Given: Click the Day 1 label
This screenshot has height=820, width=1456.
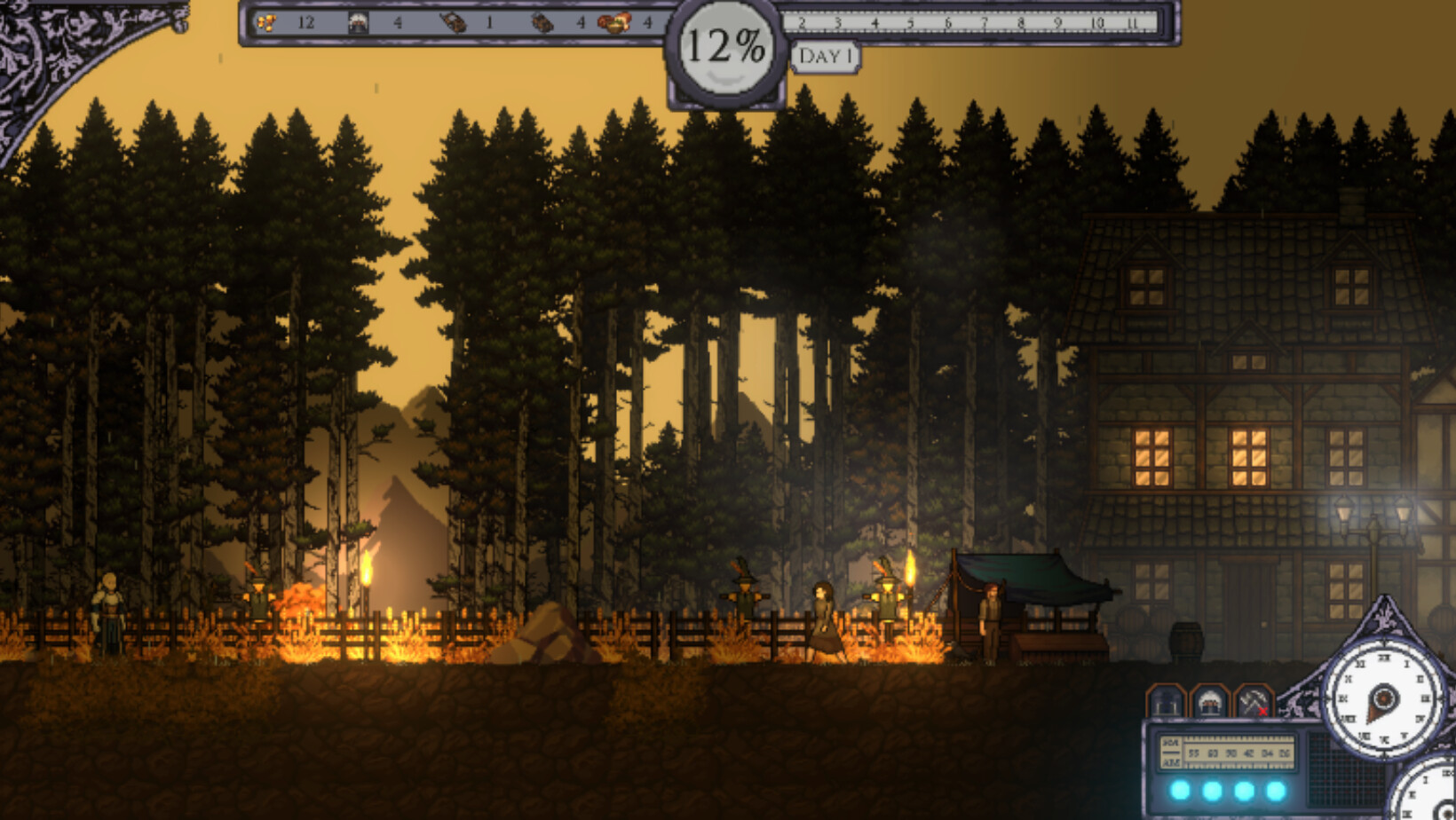Looking at the screenshot, I should point(826,59).
